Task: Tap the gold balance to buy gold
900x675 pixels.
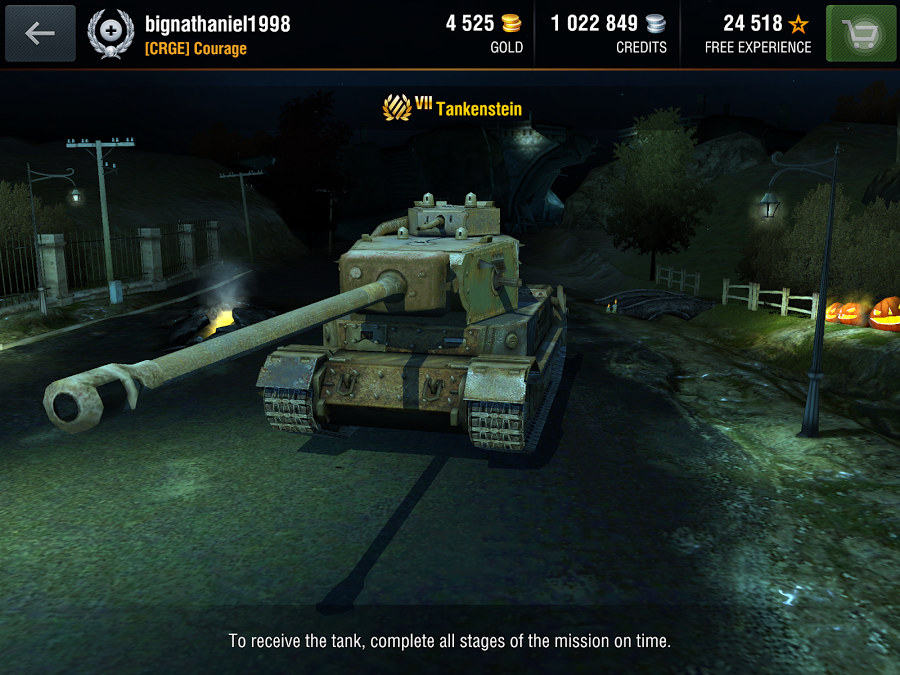Action: click(x=485, y=33)
